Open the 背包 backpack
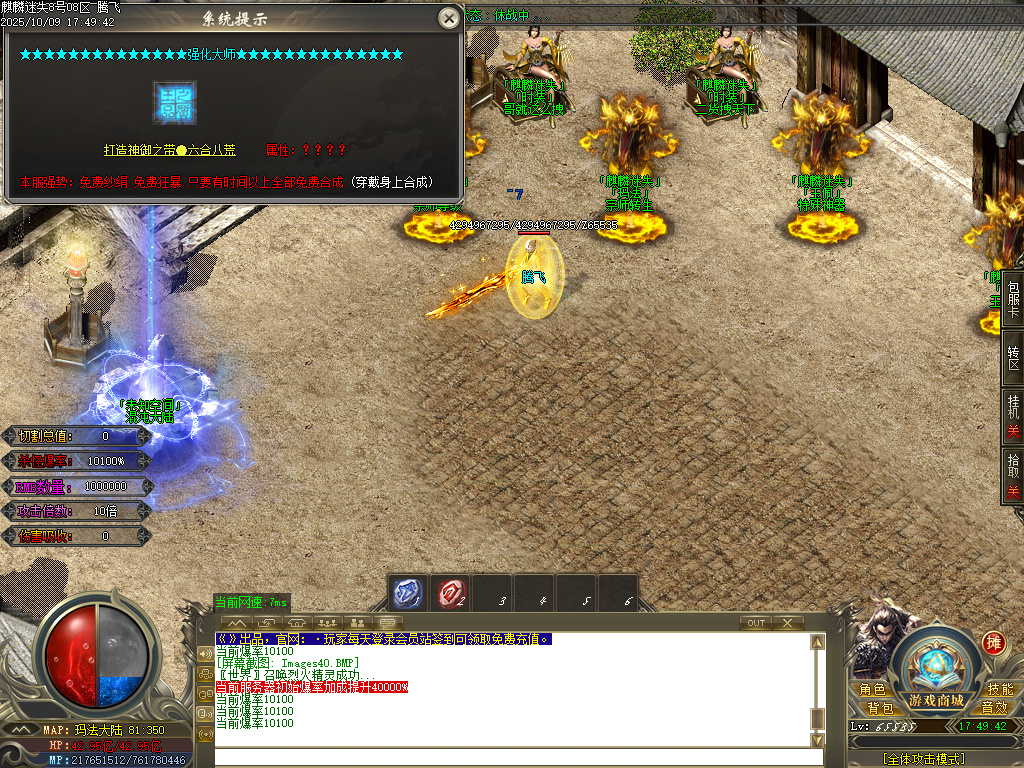1024x768 pixels. 880,708
